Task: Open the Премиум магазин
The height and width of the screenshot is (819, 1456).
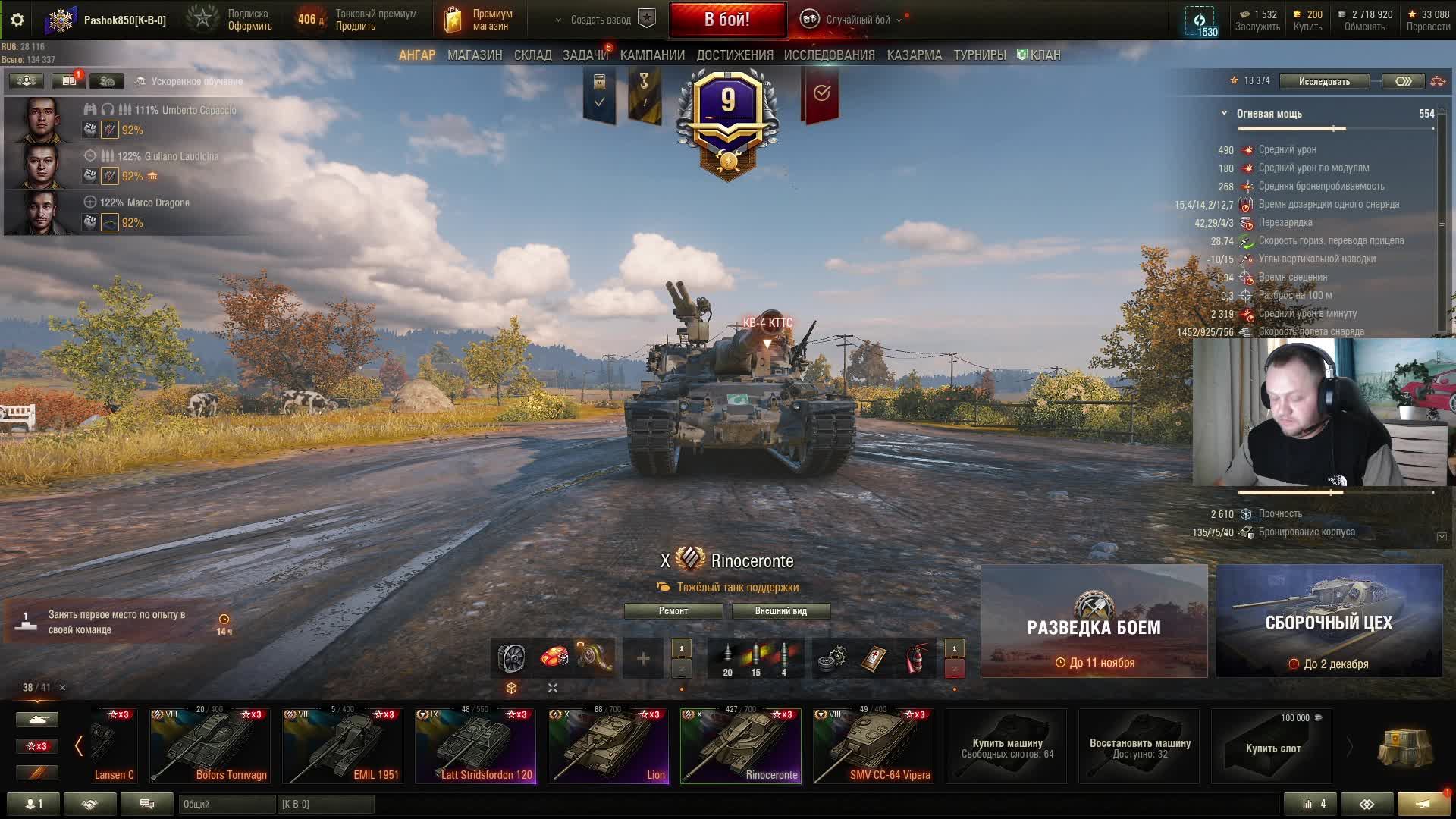Action: (x=478, y=20)
